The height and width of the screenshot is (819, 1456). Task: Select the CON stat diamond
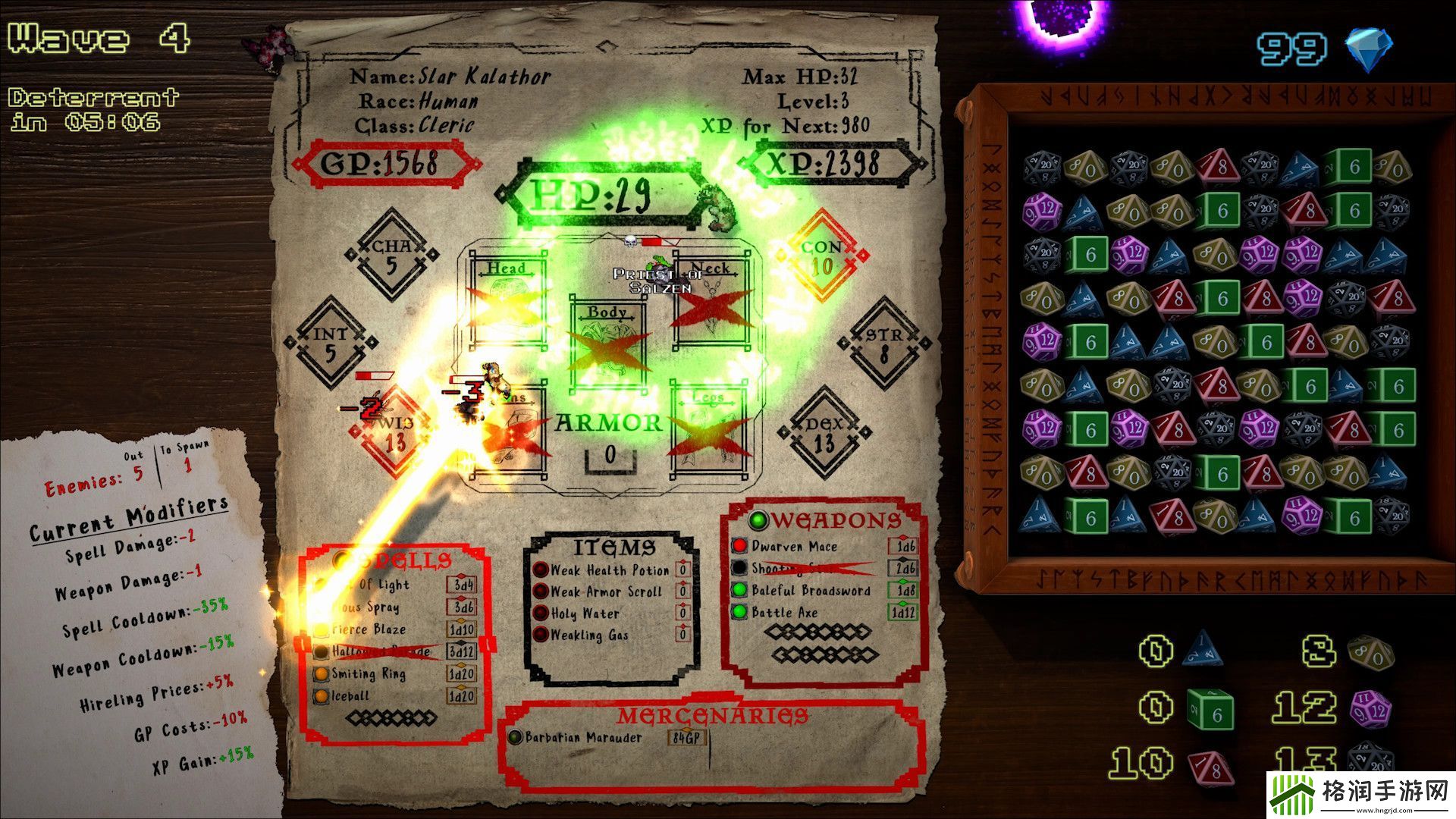click(822, 256)
